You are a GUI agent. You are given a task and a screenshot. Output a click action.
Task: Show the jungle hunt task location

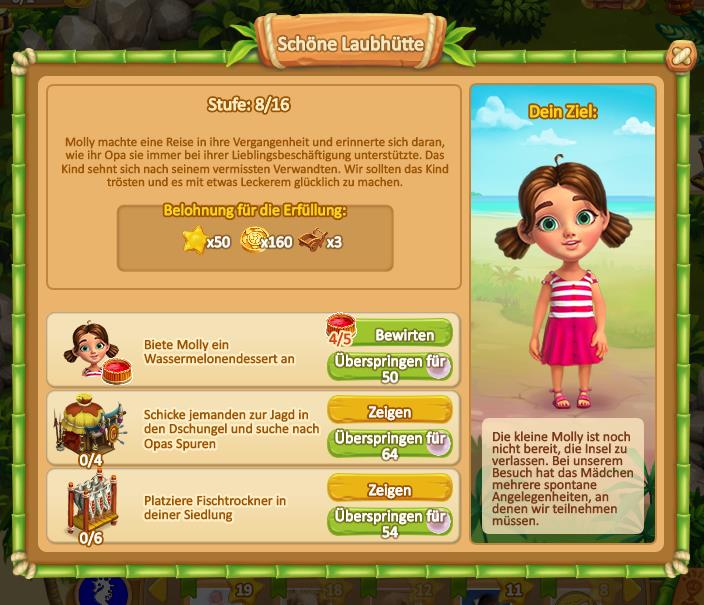pyautogui.click(x=389, y=411)
